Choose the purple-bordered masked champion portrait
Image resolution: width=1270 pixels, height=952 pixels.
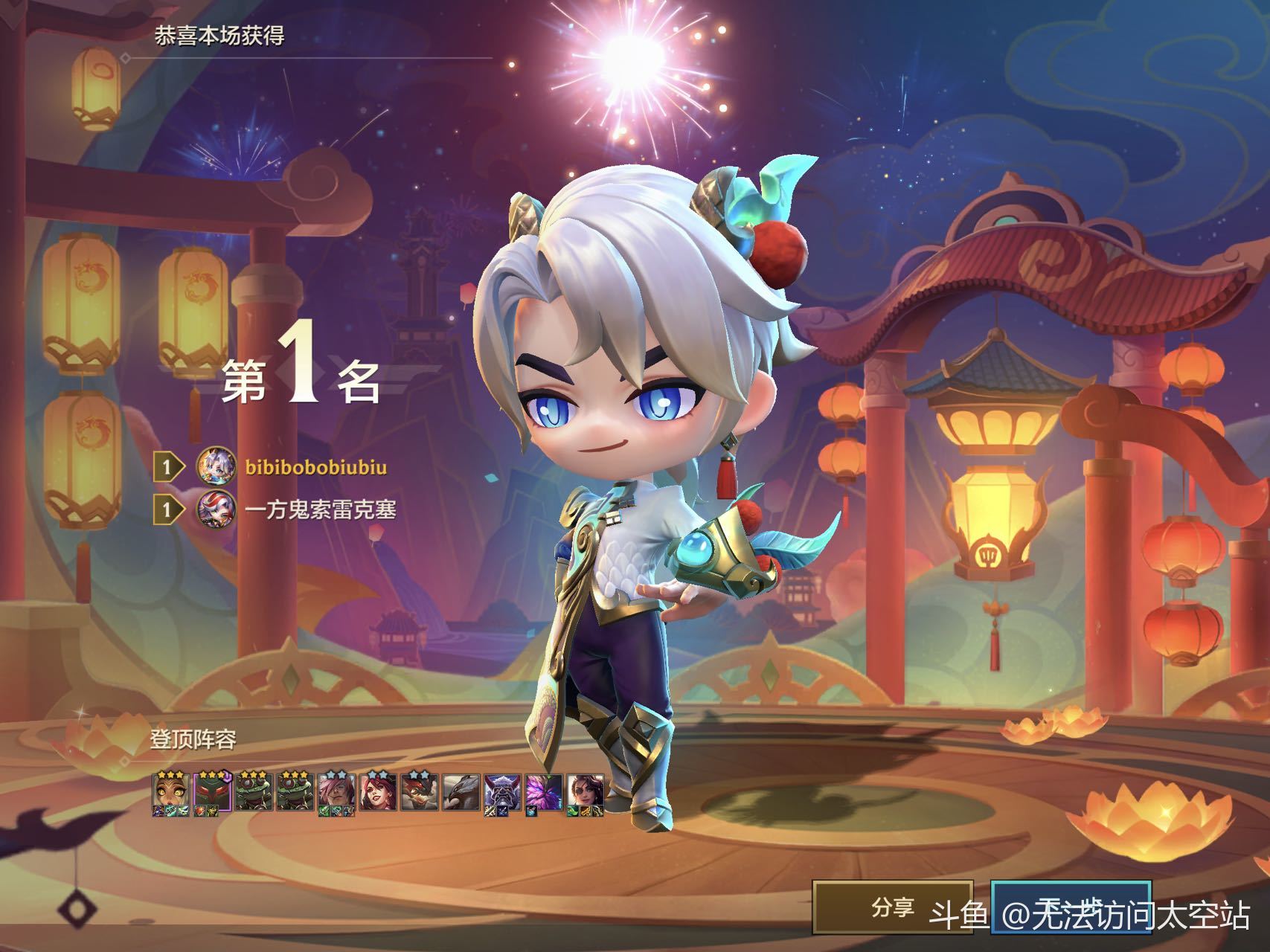210,792
